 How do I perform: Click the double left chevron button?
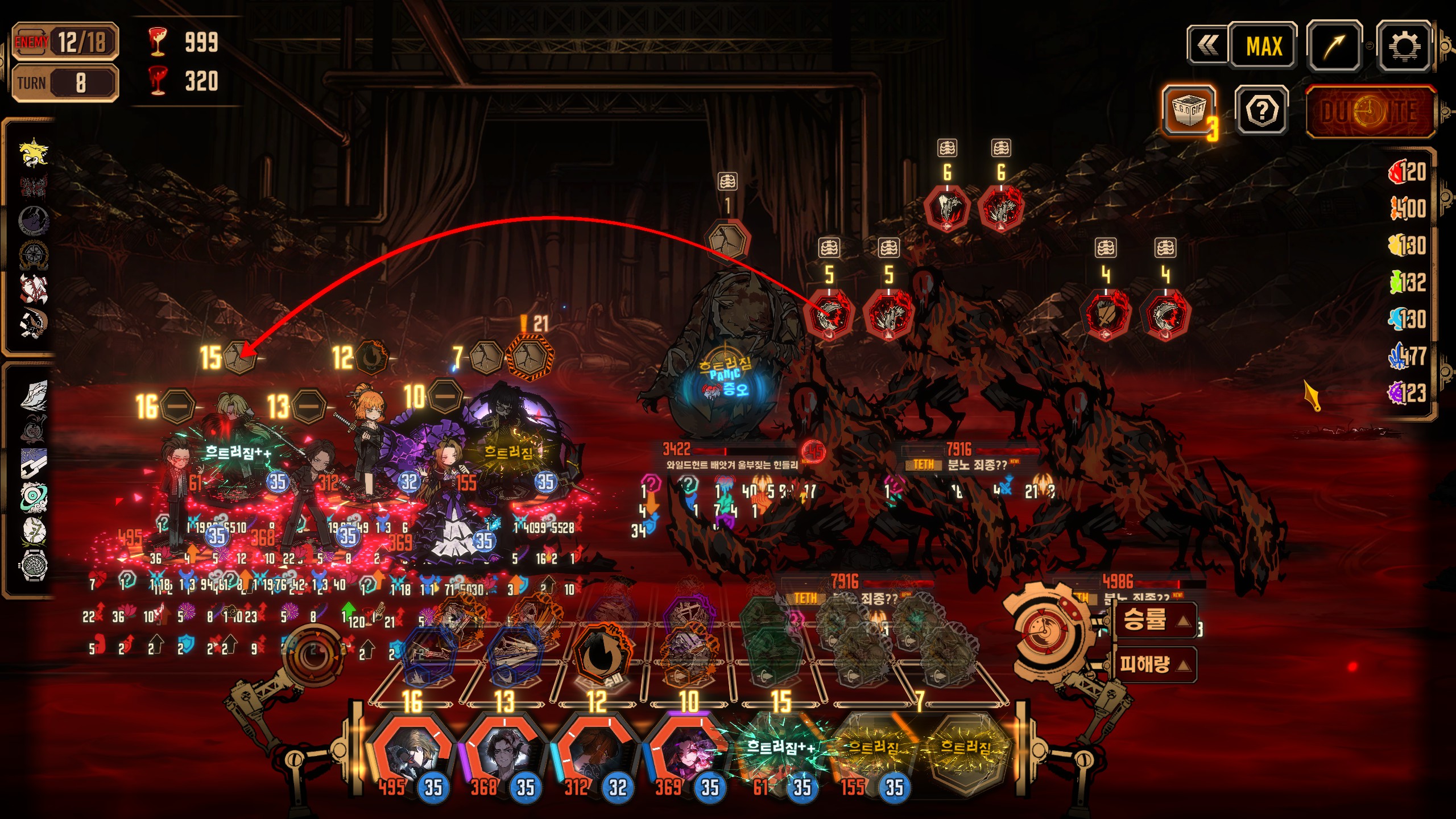[1207, 46]
